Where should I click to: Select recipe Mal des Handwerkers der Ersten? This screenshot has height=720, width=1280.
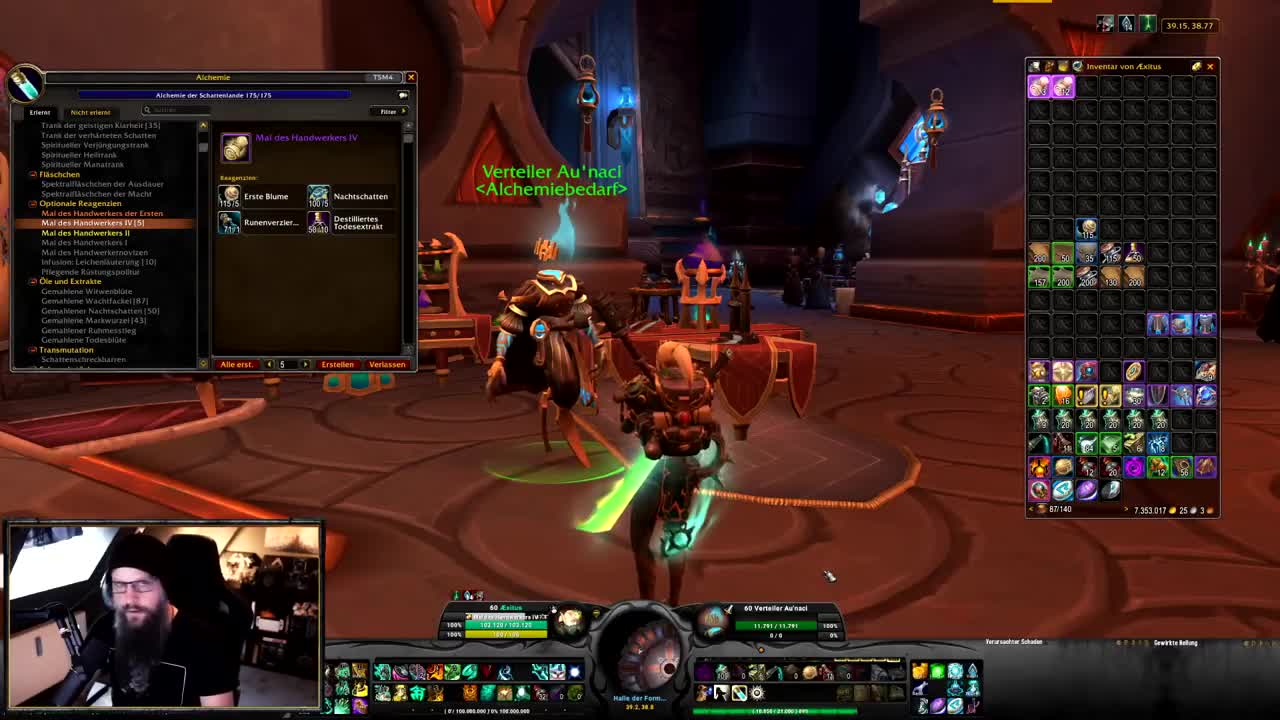click(x=101, y=213)
